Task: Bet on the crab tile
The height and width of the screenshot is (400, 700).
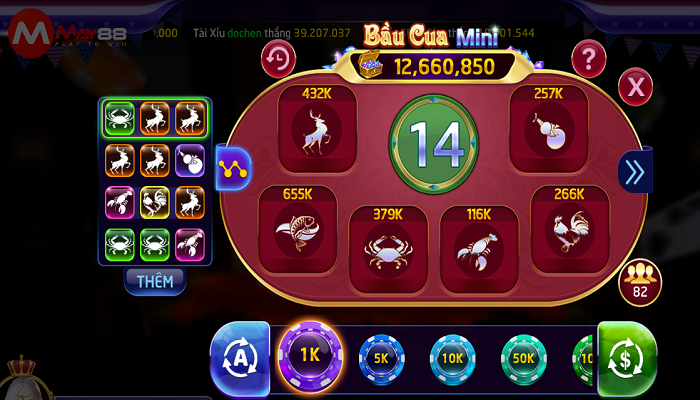Action: pyautogui.click(x=387, y=247)
